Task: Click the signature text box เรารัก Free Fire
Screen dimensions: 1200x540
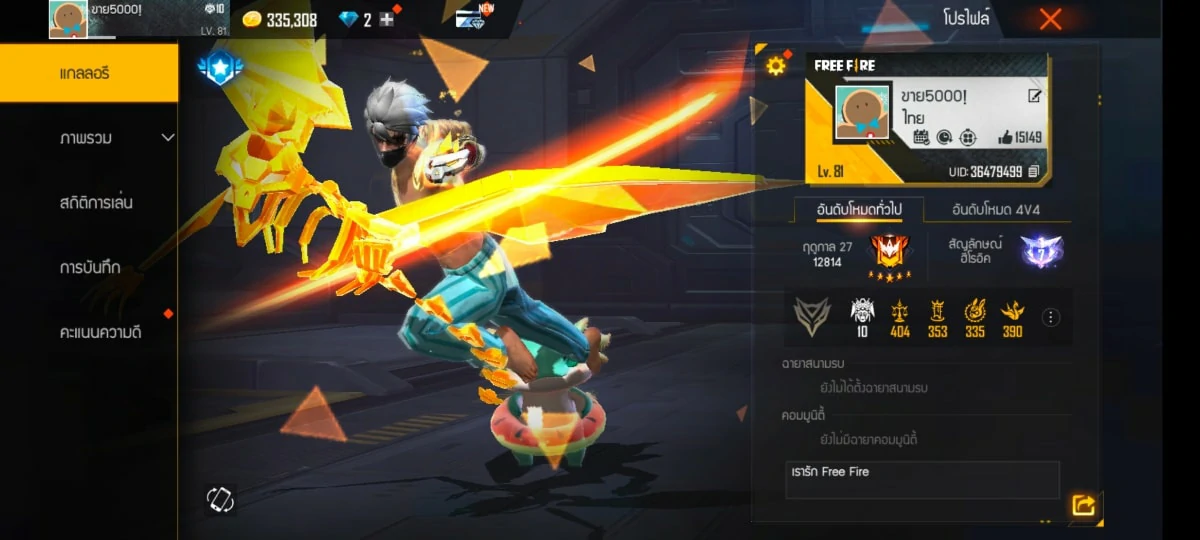Action: click(x=922, y=480)
